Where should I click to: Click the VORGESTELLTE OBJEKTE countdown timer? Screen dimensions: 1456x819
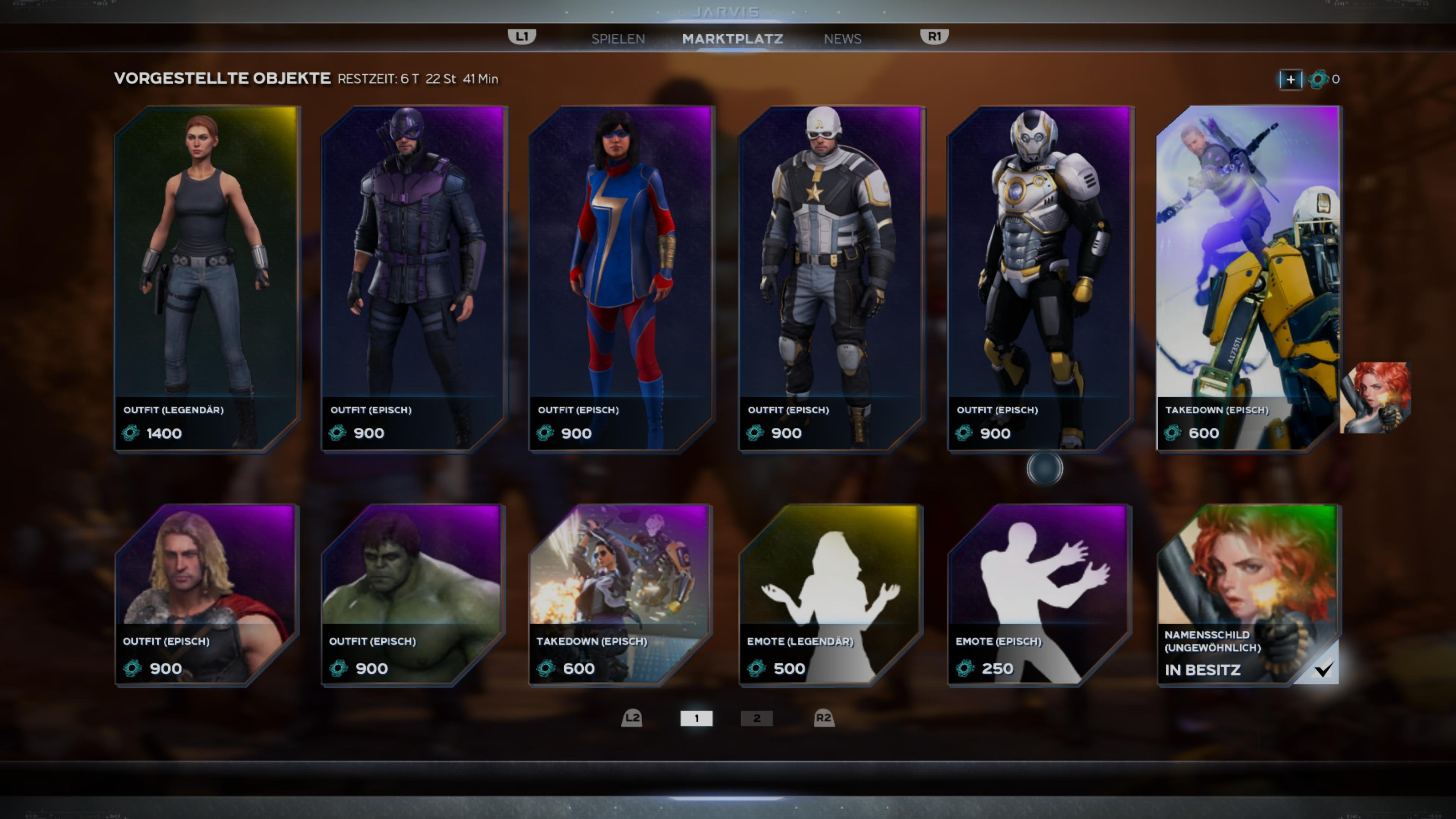pyautogui.click(x=418, y=79)
